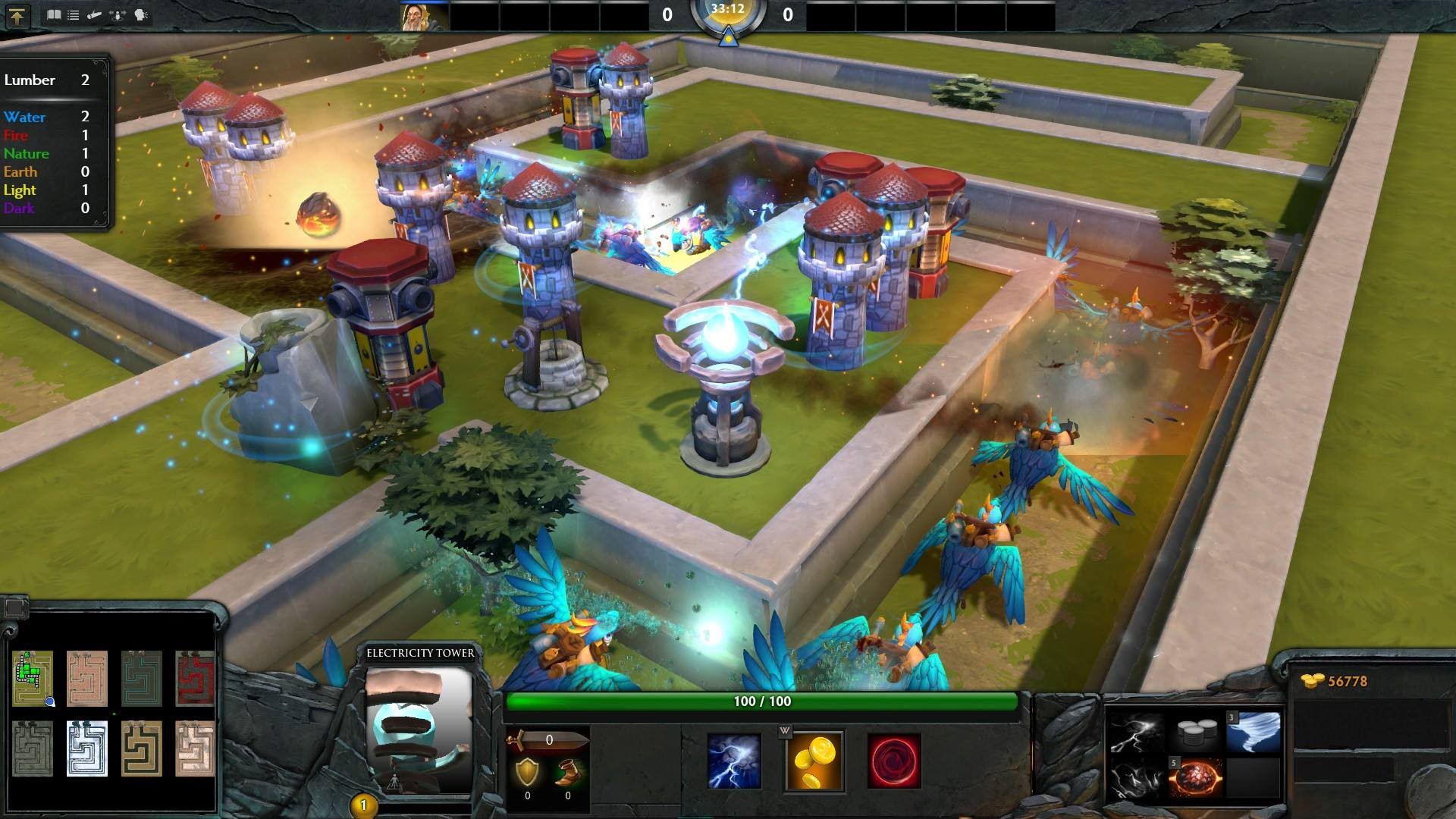
Task: Toggle the voice chat head icon
Action: pyautogui.click(x=141, y=14)
